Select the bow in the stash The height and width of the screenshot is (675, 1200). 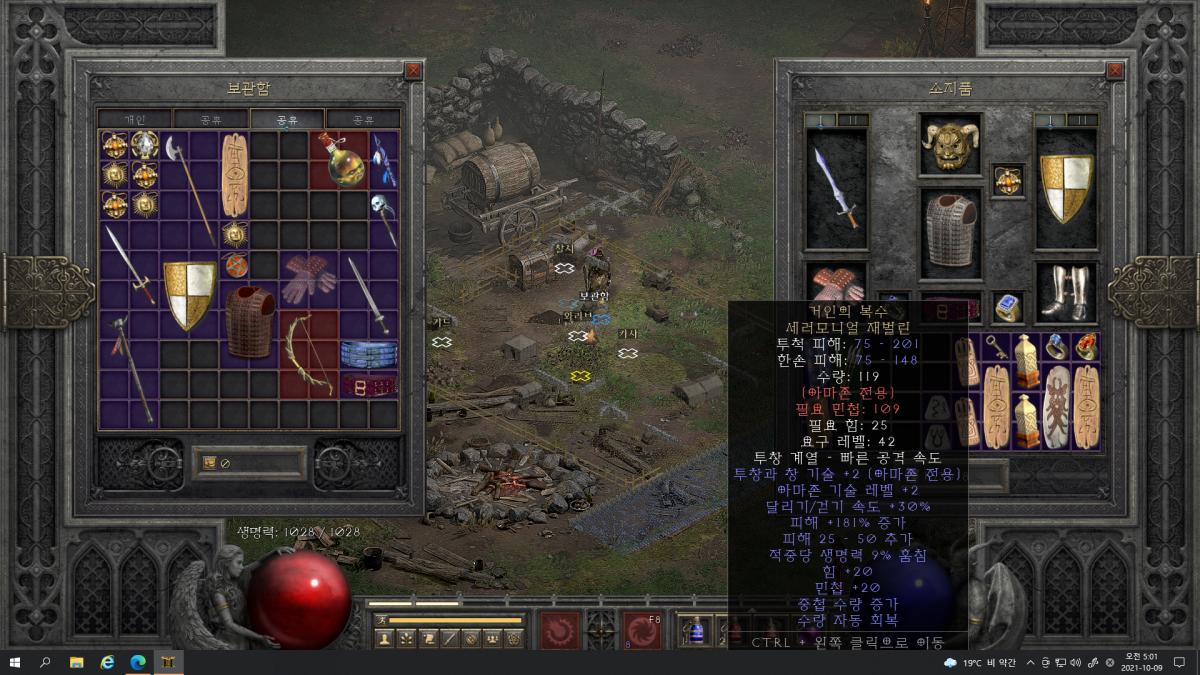tap(309, 355)
